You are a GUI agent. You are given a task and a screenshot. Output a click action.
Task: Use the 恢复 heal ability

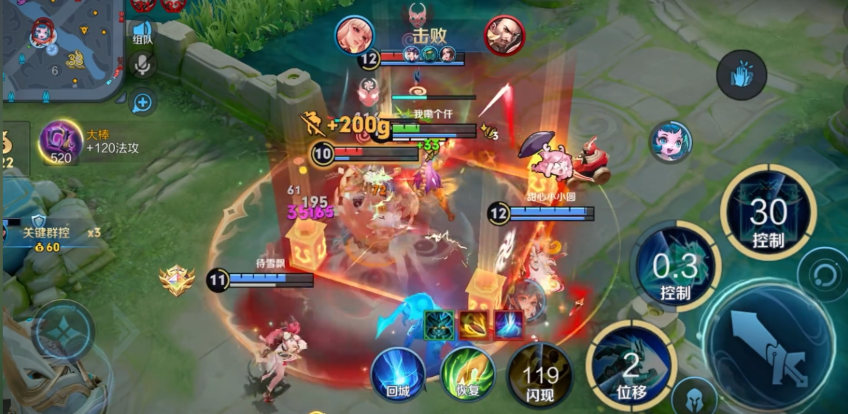467,375
